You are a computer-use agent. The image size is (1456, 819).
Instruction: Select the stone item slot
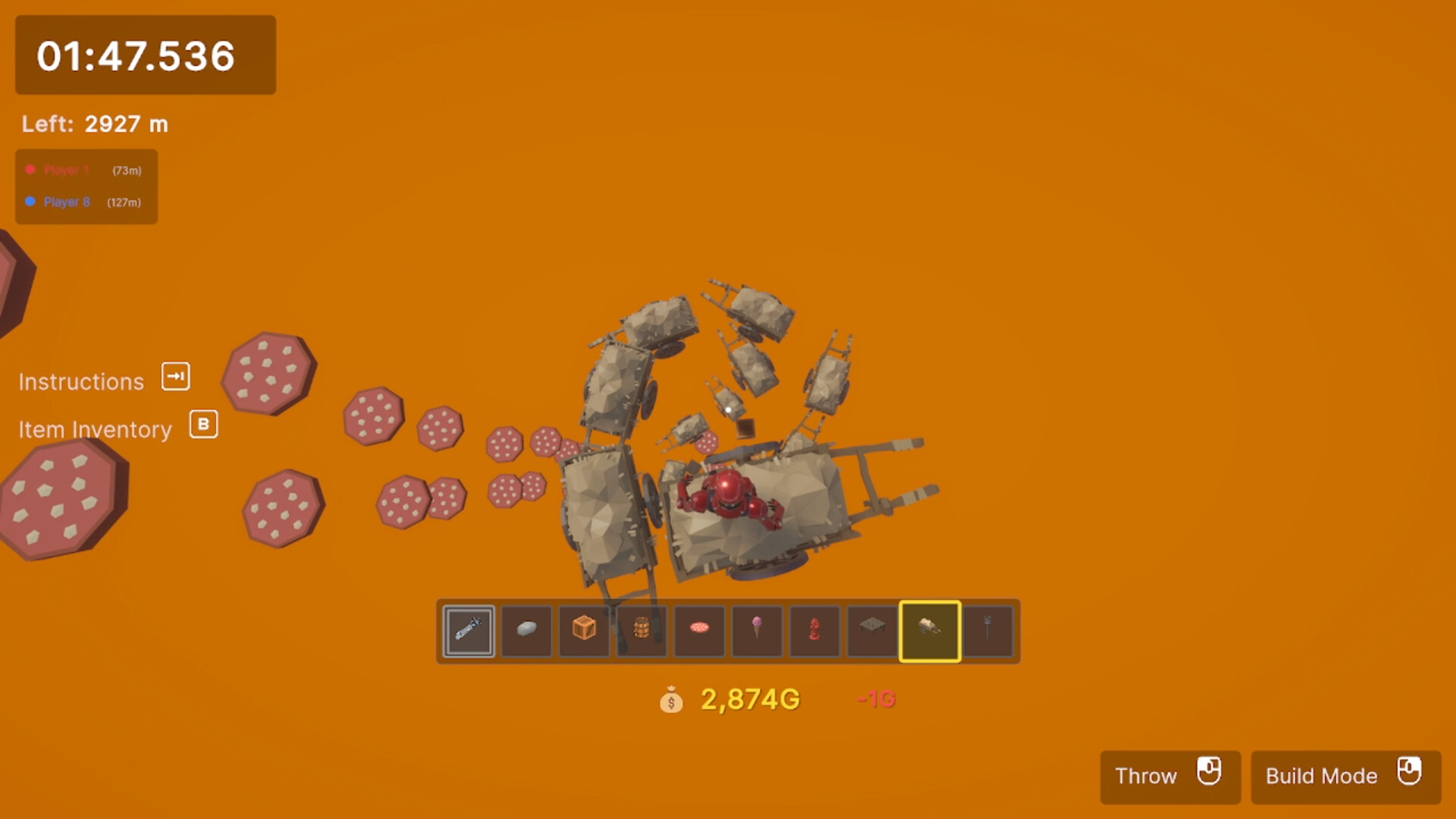pos(526,631)
